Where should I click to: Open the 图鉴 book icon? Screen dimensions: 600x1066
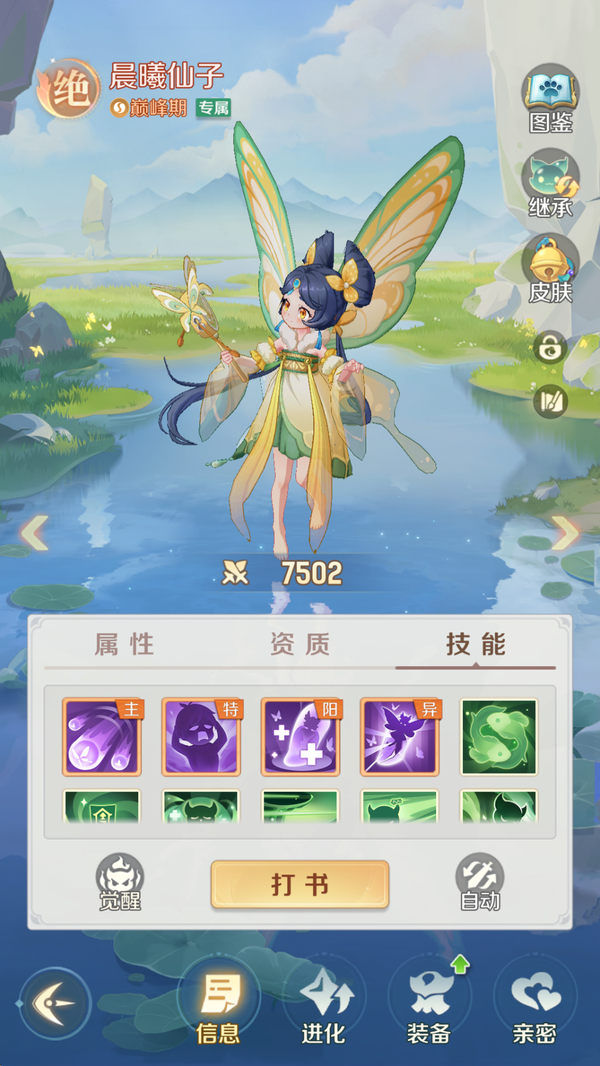tap(550, 97)
